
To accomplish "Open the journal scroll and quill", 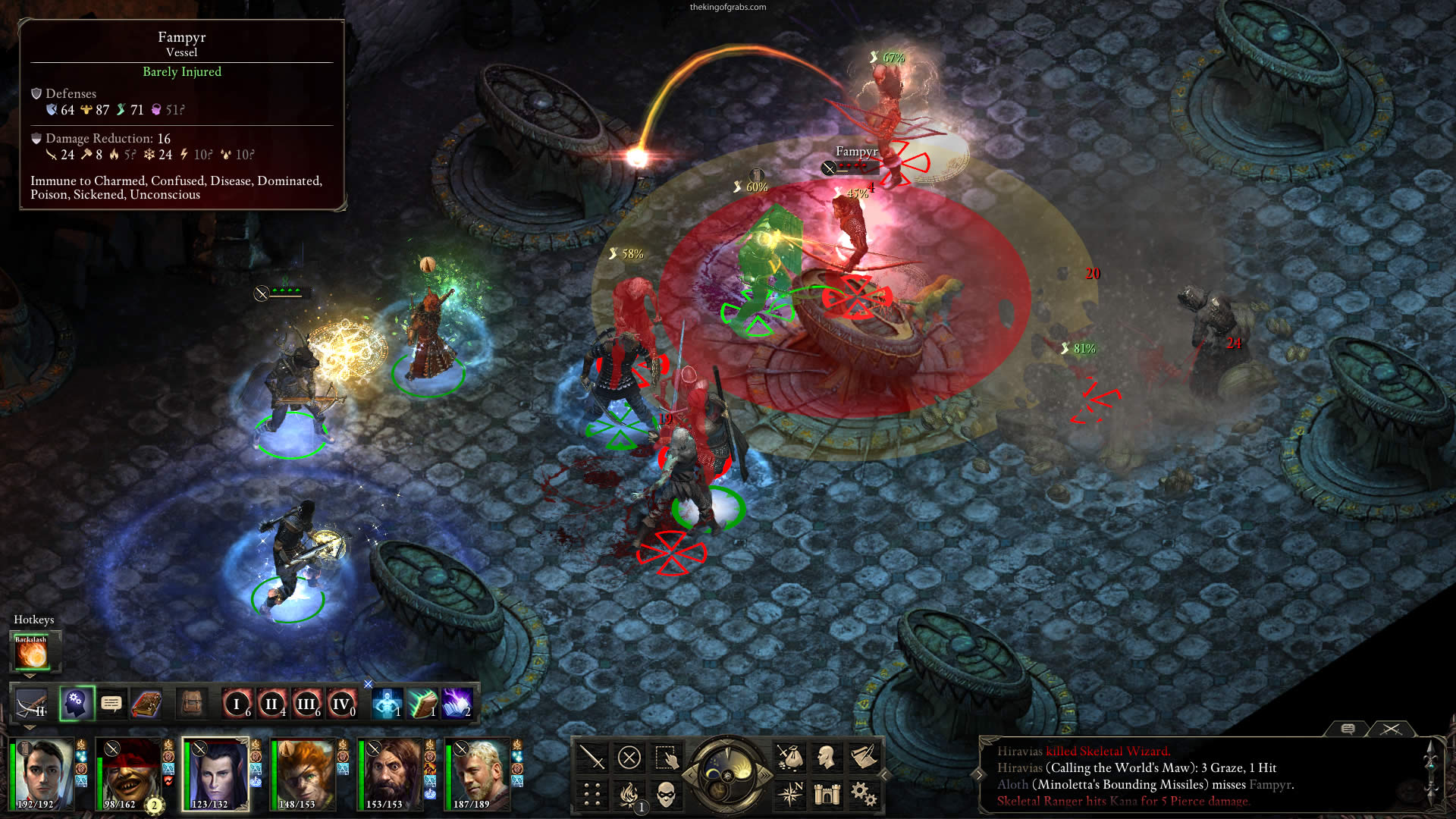I will point(863,757).
